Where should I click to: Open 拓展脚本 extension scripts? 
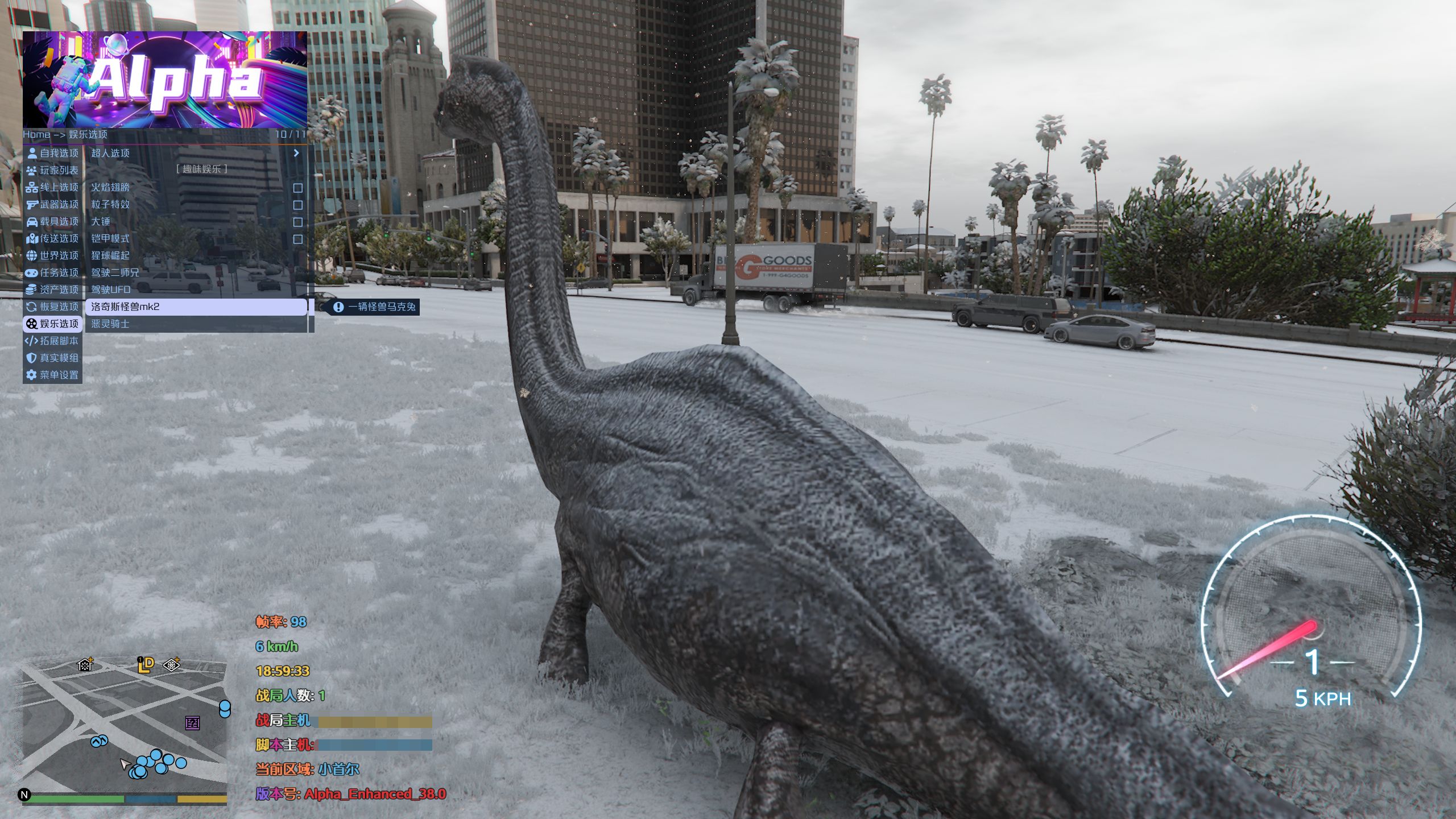(x=52, y=341)
